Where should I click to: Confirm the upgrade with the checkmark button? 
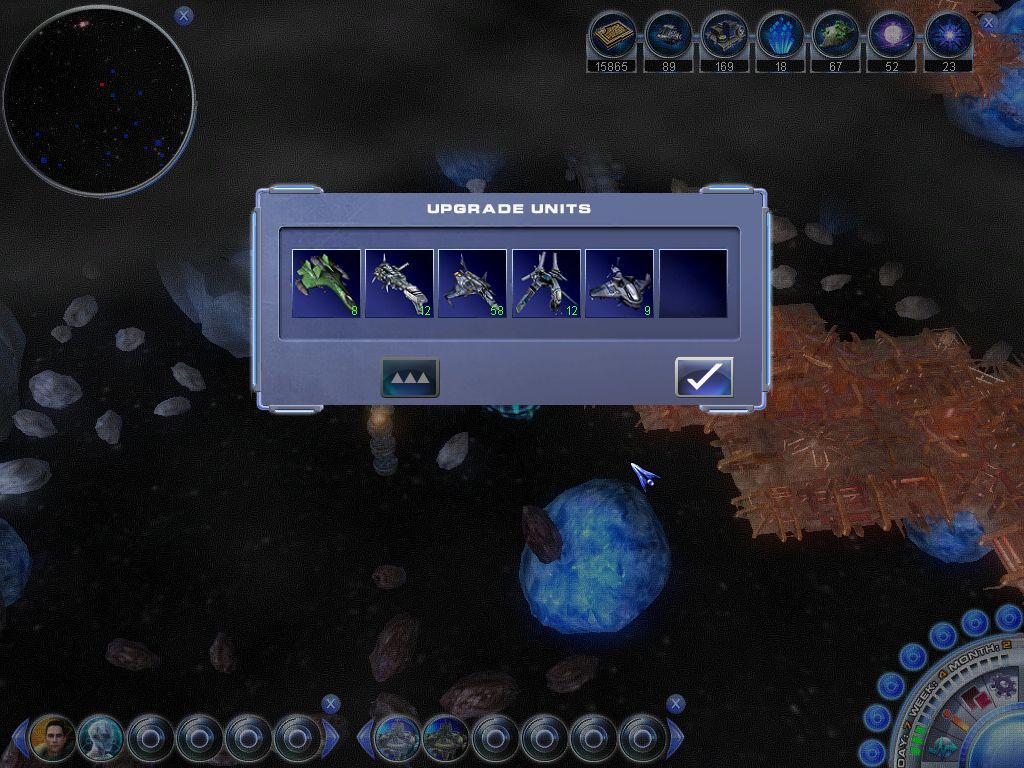(704, 377)
